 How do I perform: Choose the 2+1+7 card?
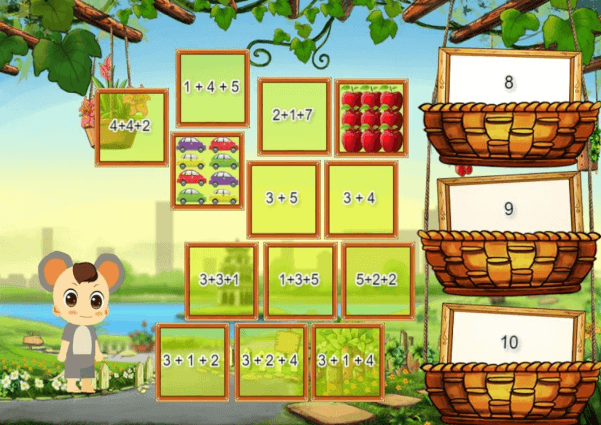pyautogui.click(x=294, y=116)
